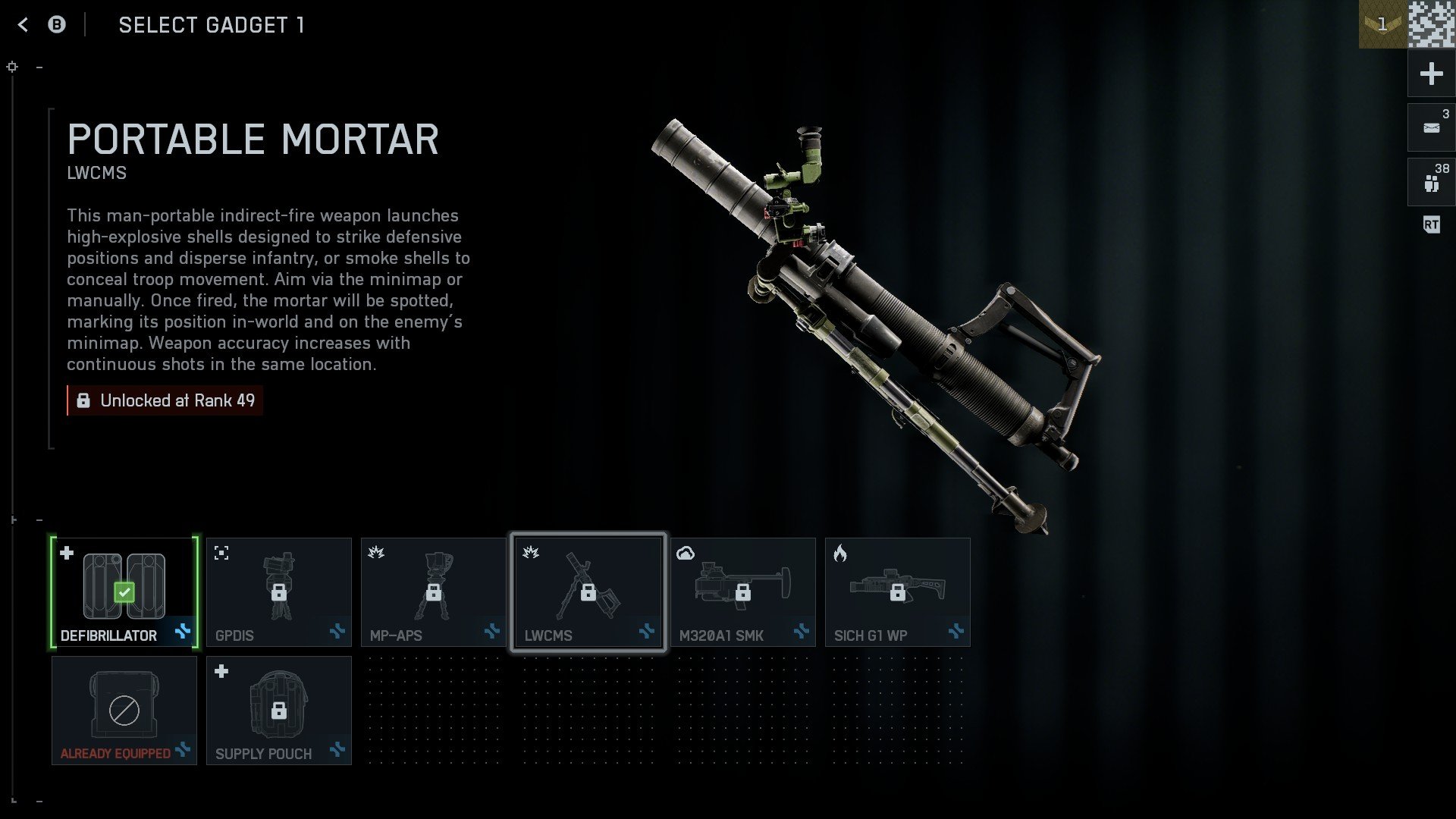
Task: Click the rank emblem in the top-right corner
Action: (1383, 24)
